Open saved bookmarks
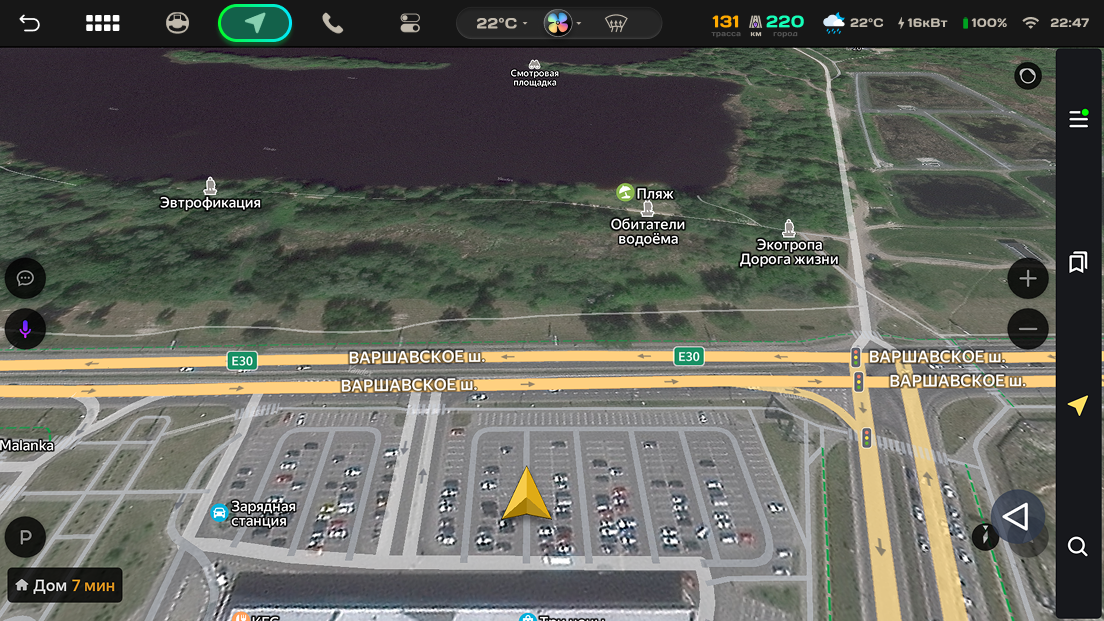This screenshot has width=1104, height=621. click(x=1078, y=262)
